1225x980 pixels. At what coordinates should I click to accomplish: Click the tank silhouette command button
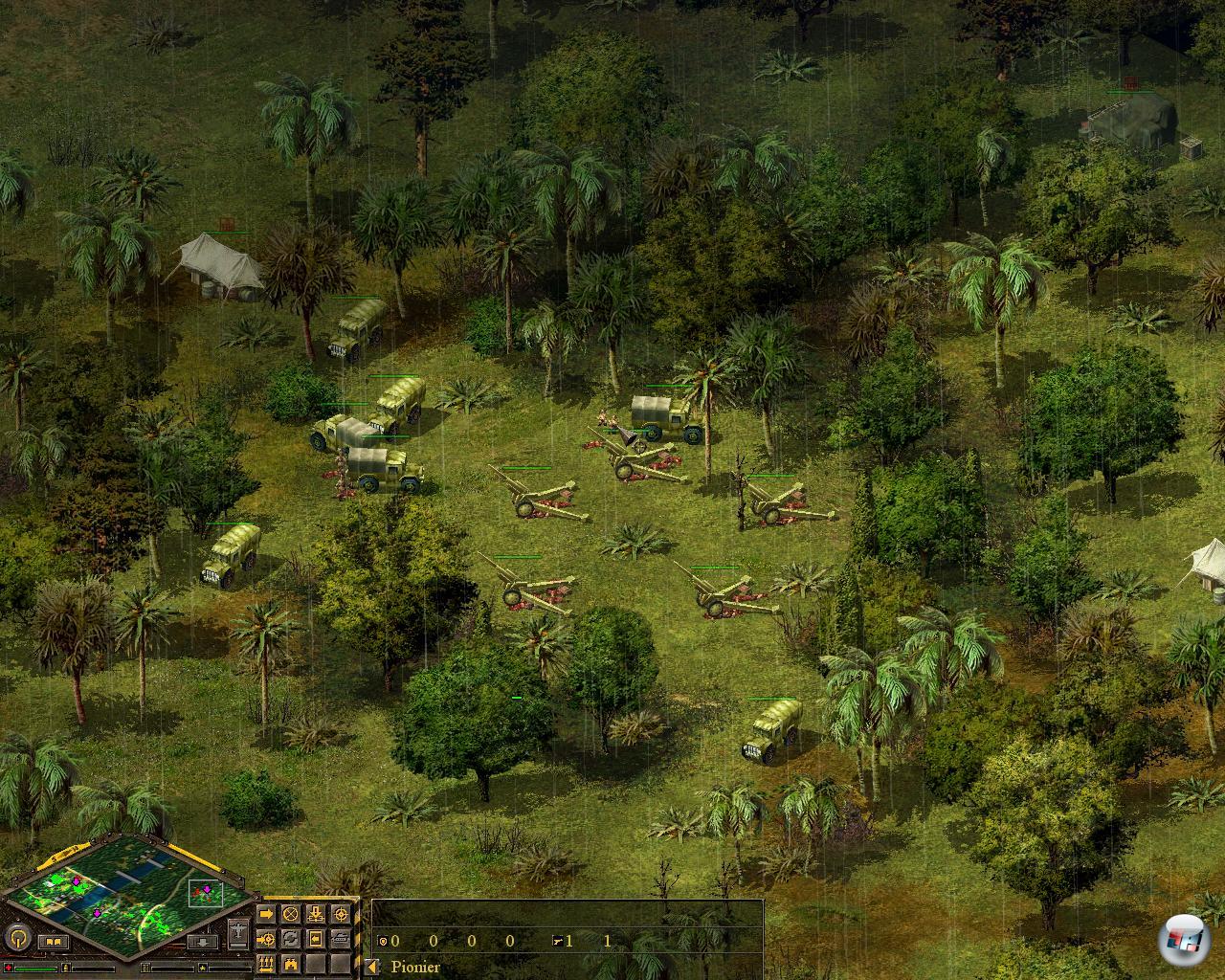click(x=340, y=939)
